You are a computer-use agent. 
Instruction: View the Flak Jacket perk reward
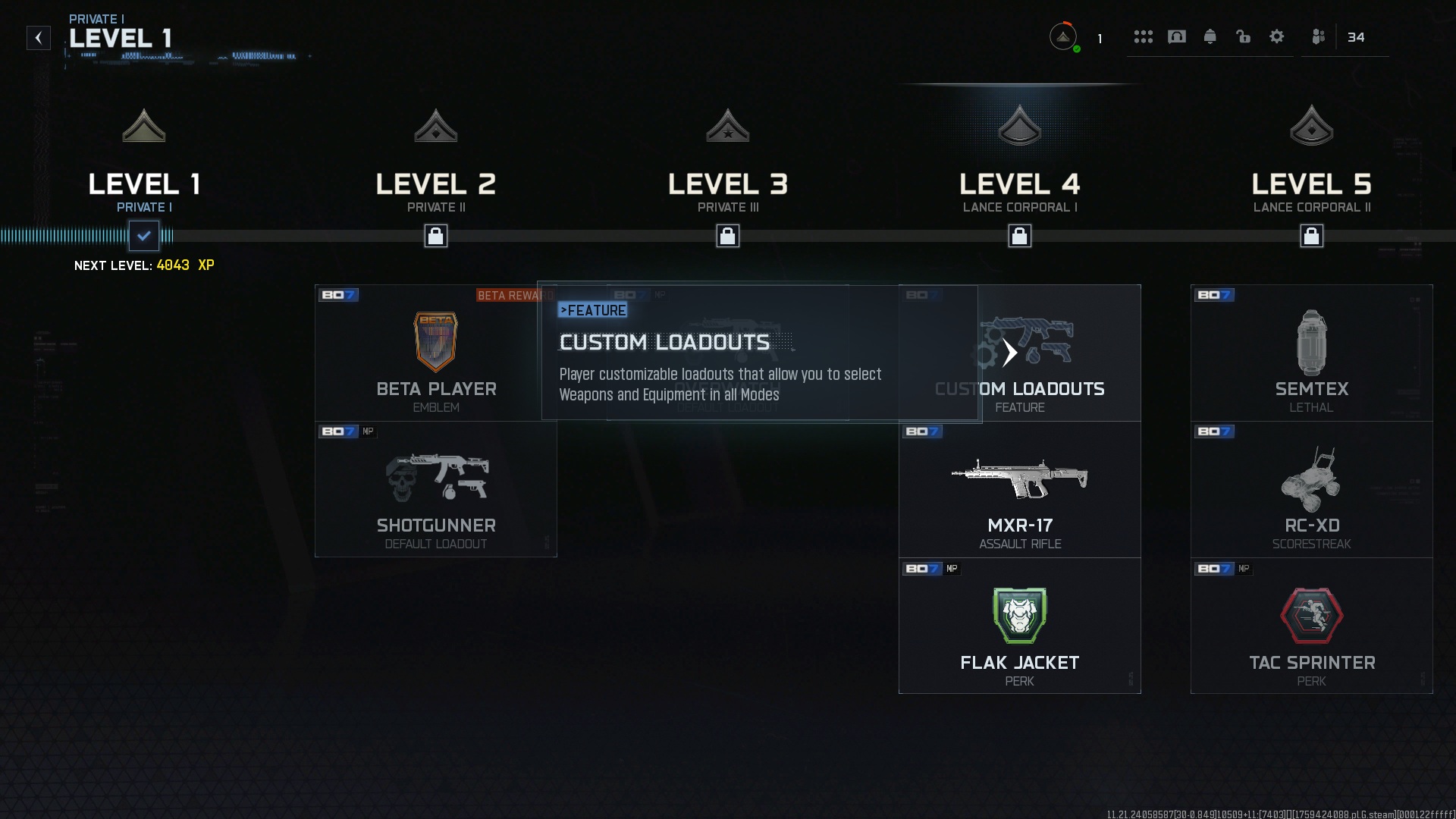click(1020, 626)
